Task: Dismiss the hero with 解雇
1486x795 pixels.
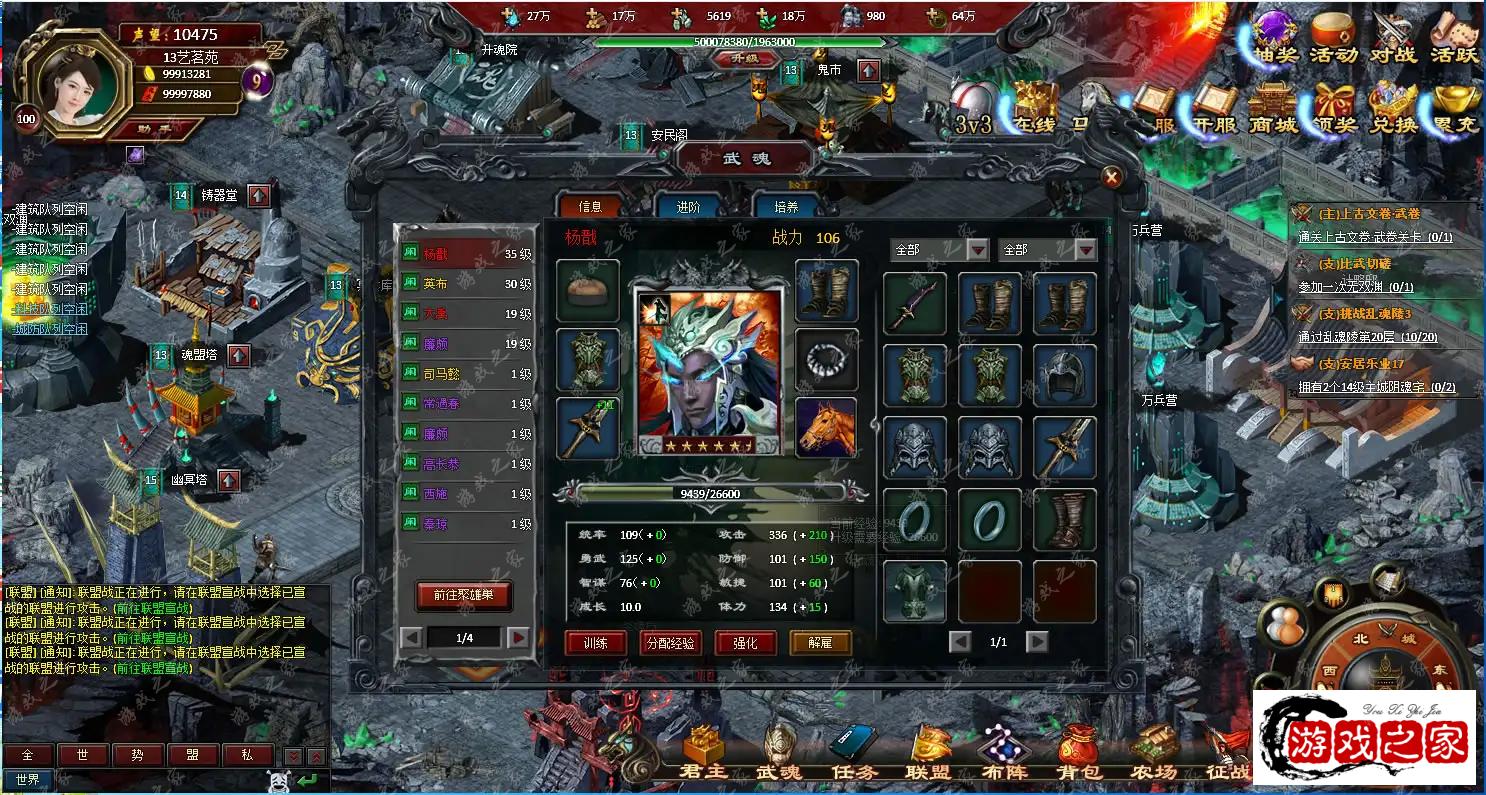Action: [820, 643]
